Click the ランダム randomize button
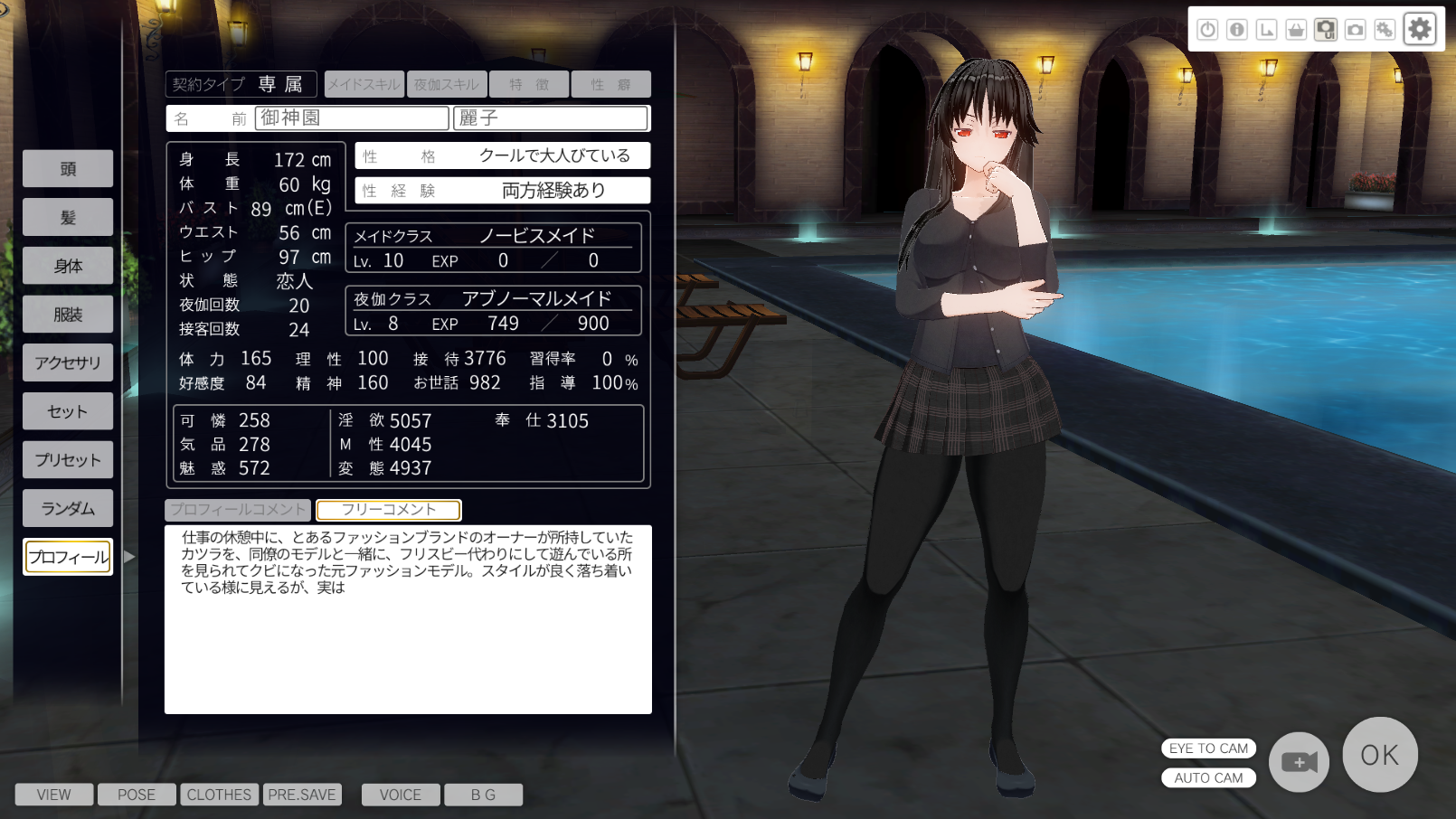Image resolution: width=1456 pixels, height=819 pixels. pos(68,508)
